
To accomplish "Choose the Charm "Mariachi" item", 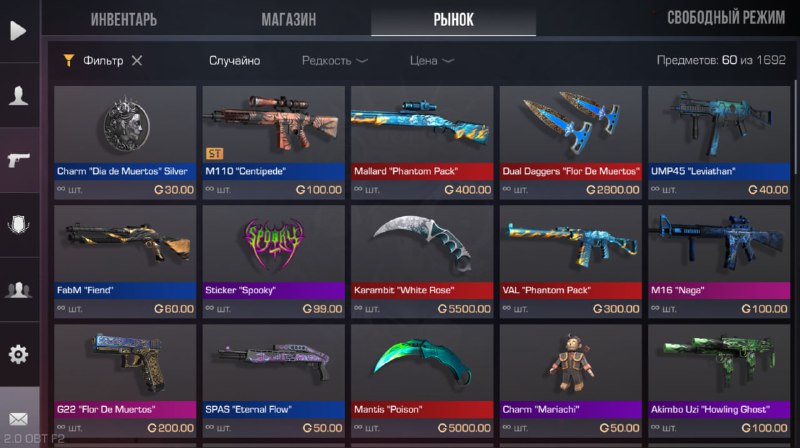I will 569,379.
